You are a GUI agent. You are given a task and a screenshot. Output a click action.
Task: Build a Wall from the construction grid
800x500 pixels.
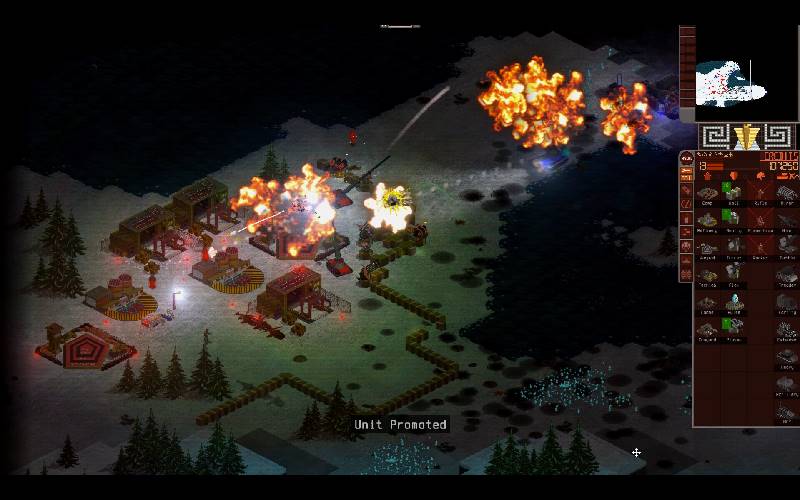click(733, 194)
